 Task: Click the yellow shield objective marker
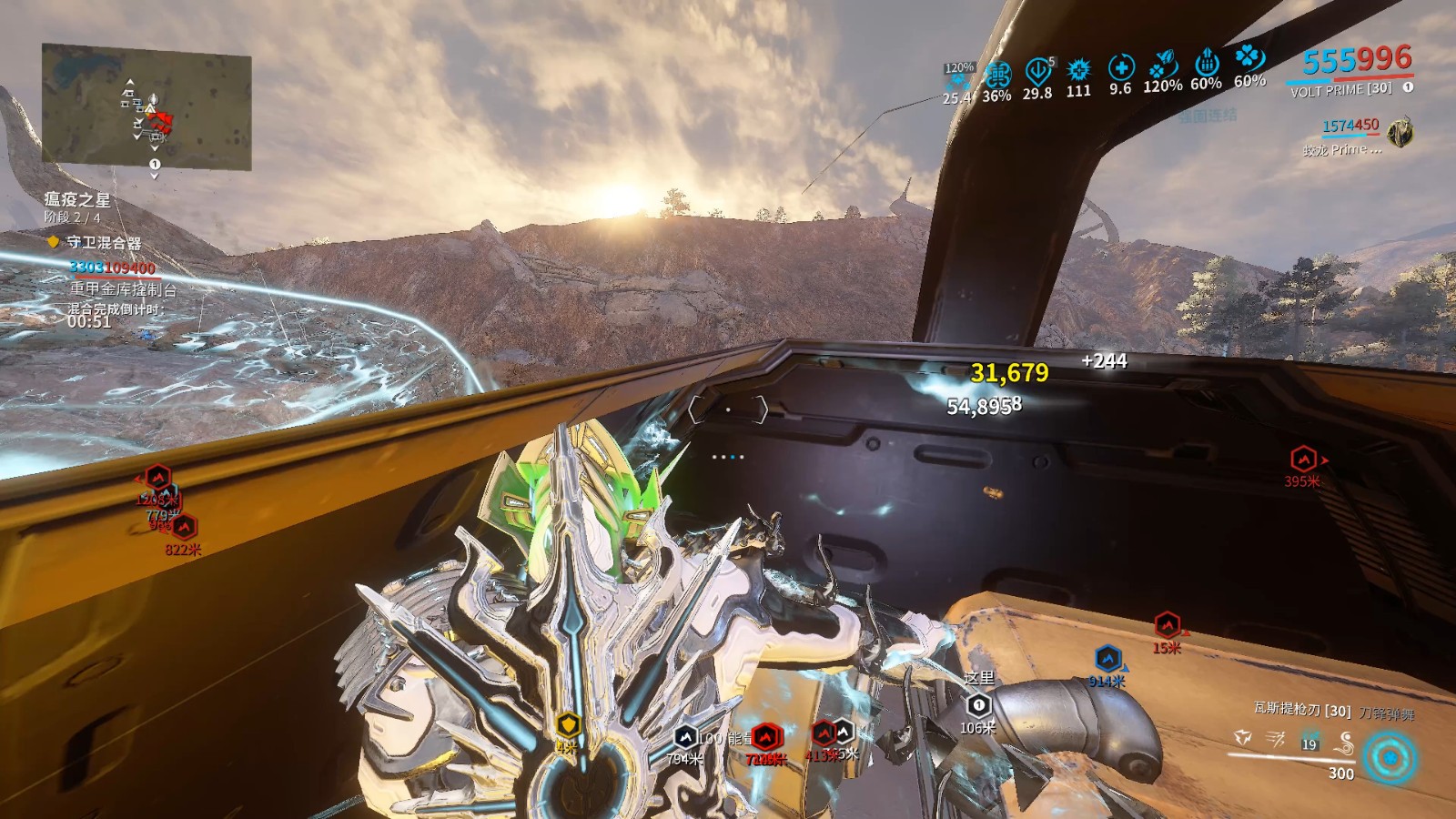[568, 724]
